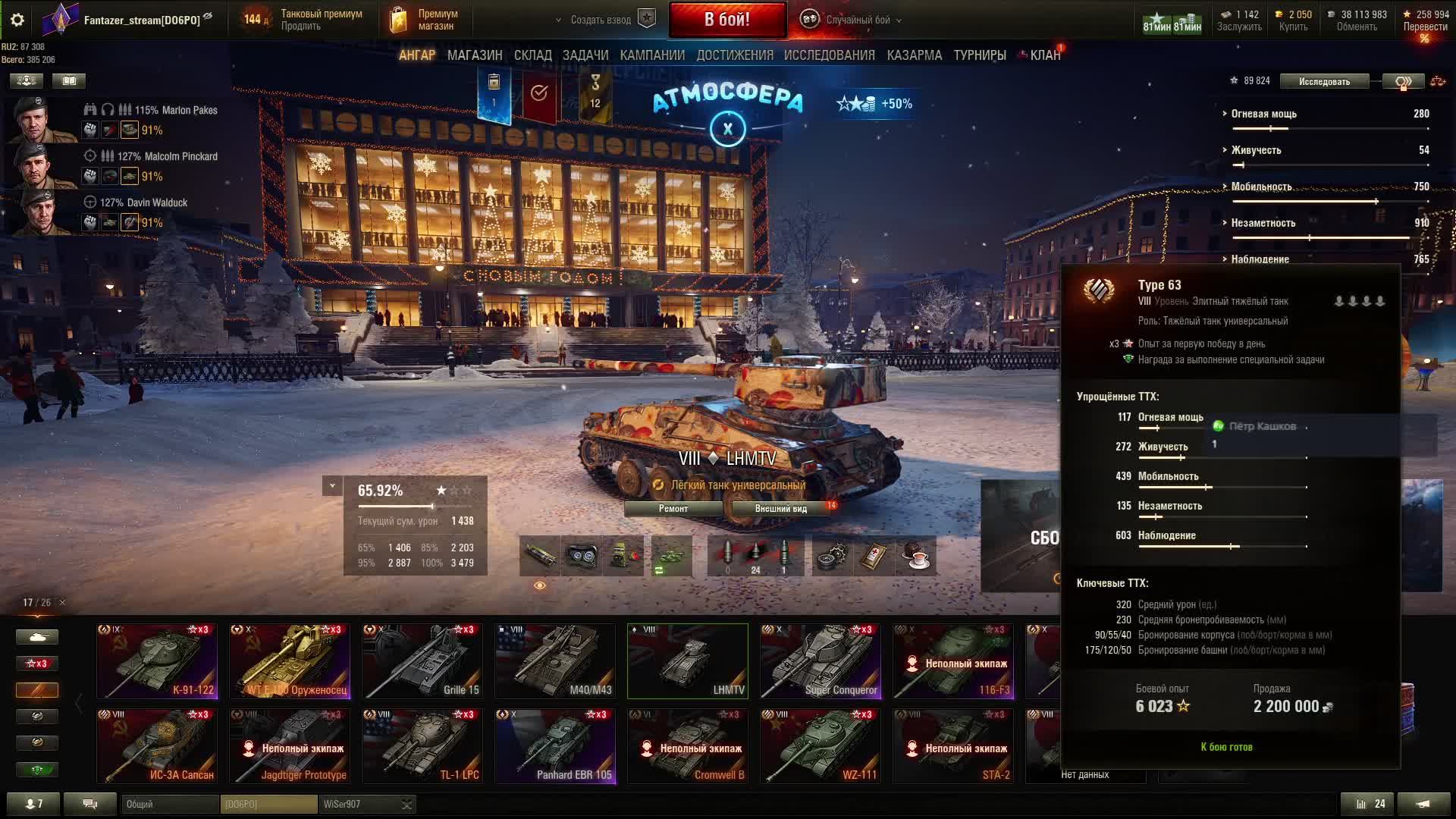Click the Исследовать button
1456x819 pixels.
[1324, 82]
